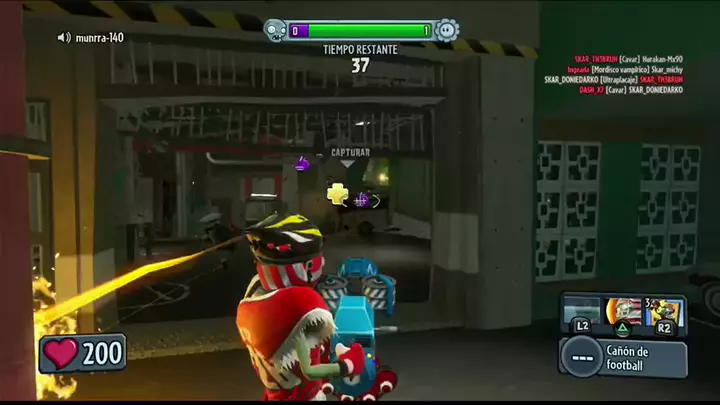Image resolution: width=720 pixels, height=405 pixels.
Task: Click the speaker icon beside munrra-140
Action: coord(64,38)
